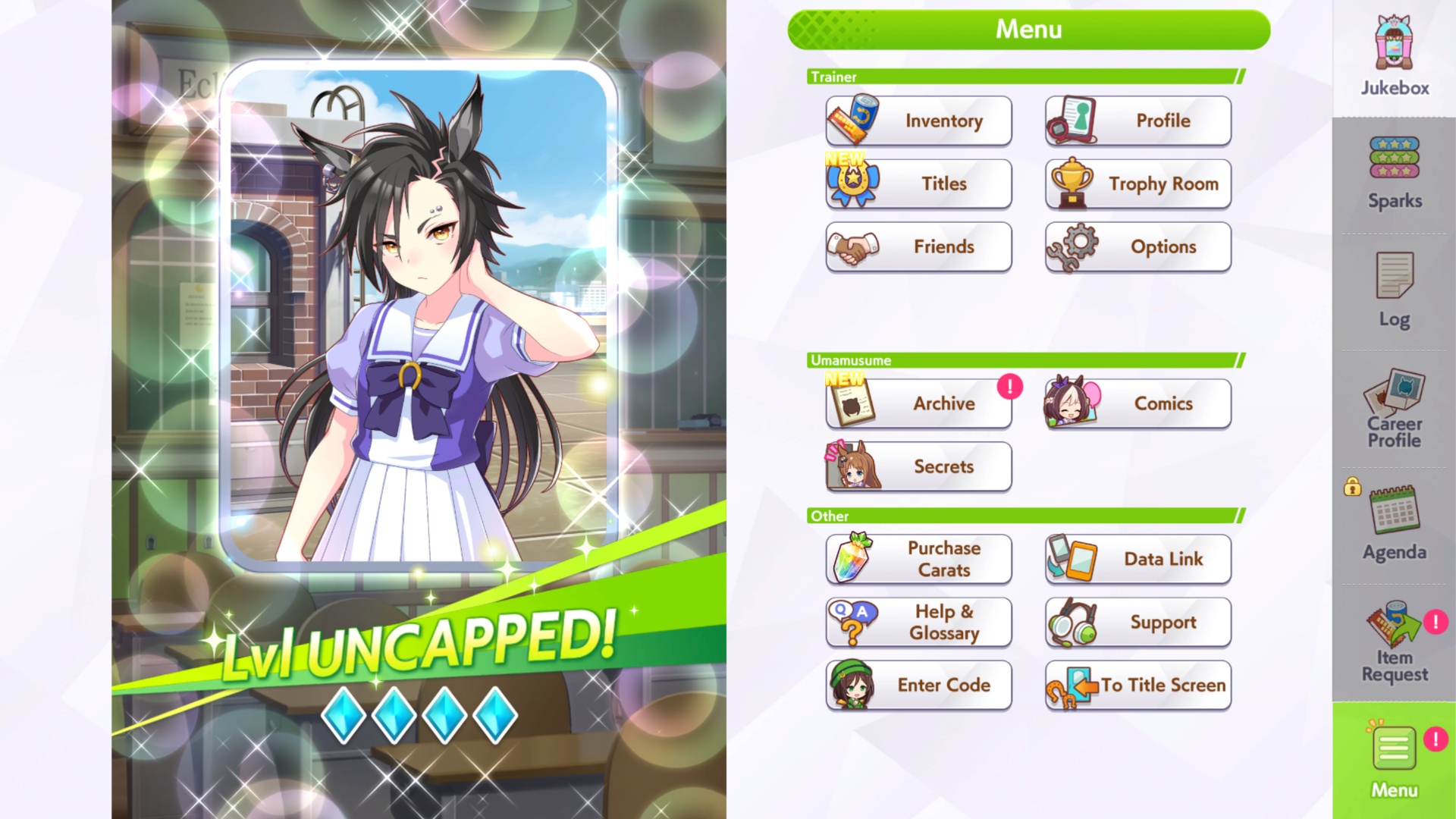Open game Options
This screenshot has width=1456, height=819.
click(1137, 246)
